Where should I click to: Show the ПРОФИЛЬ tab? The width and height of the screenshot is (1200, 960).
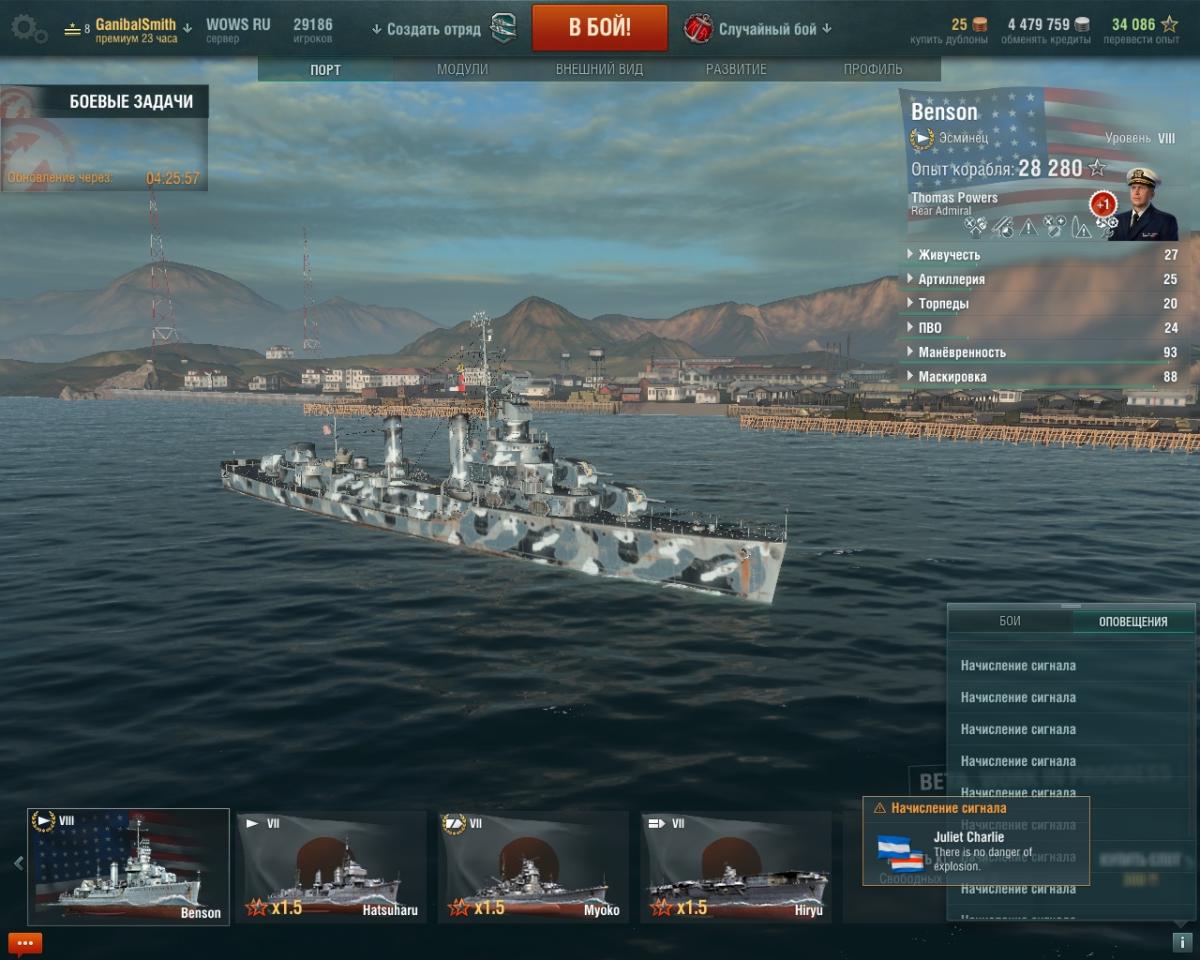click(872, 70)
